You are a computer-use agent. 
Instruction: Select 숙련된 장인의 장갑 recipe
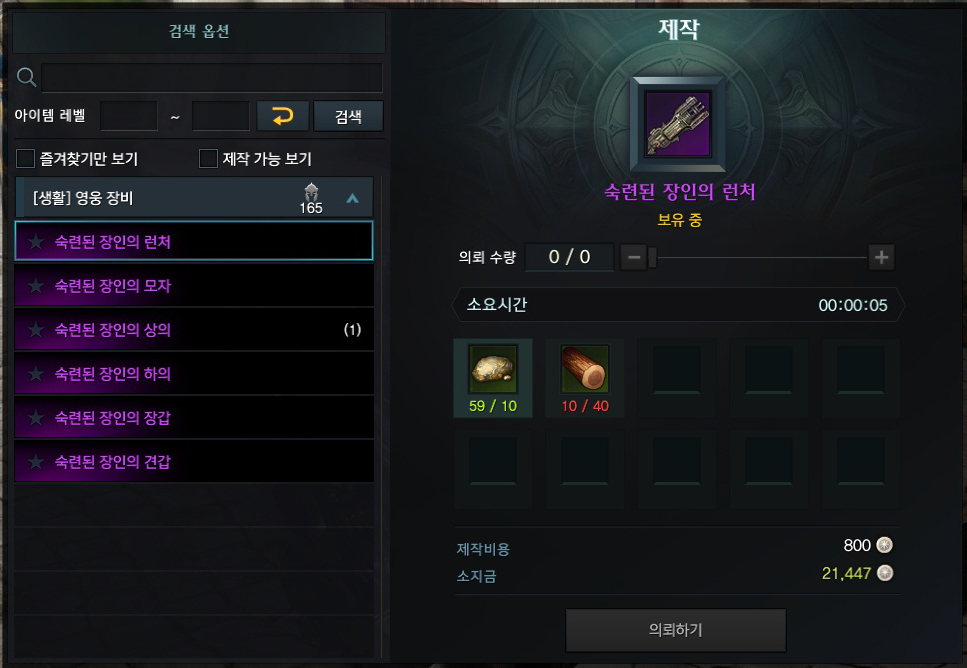point(194,418)
